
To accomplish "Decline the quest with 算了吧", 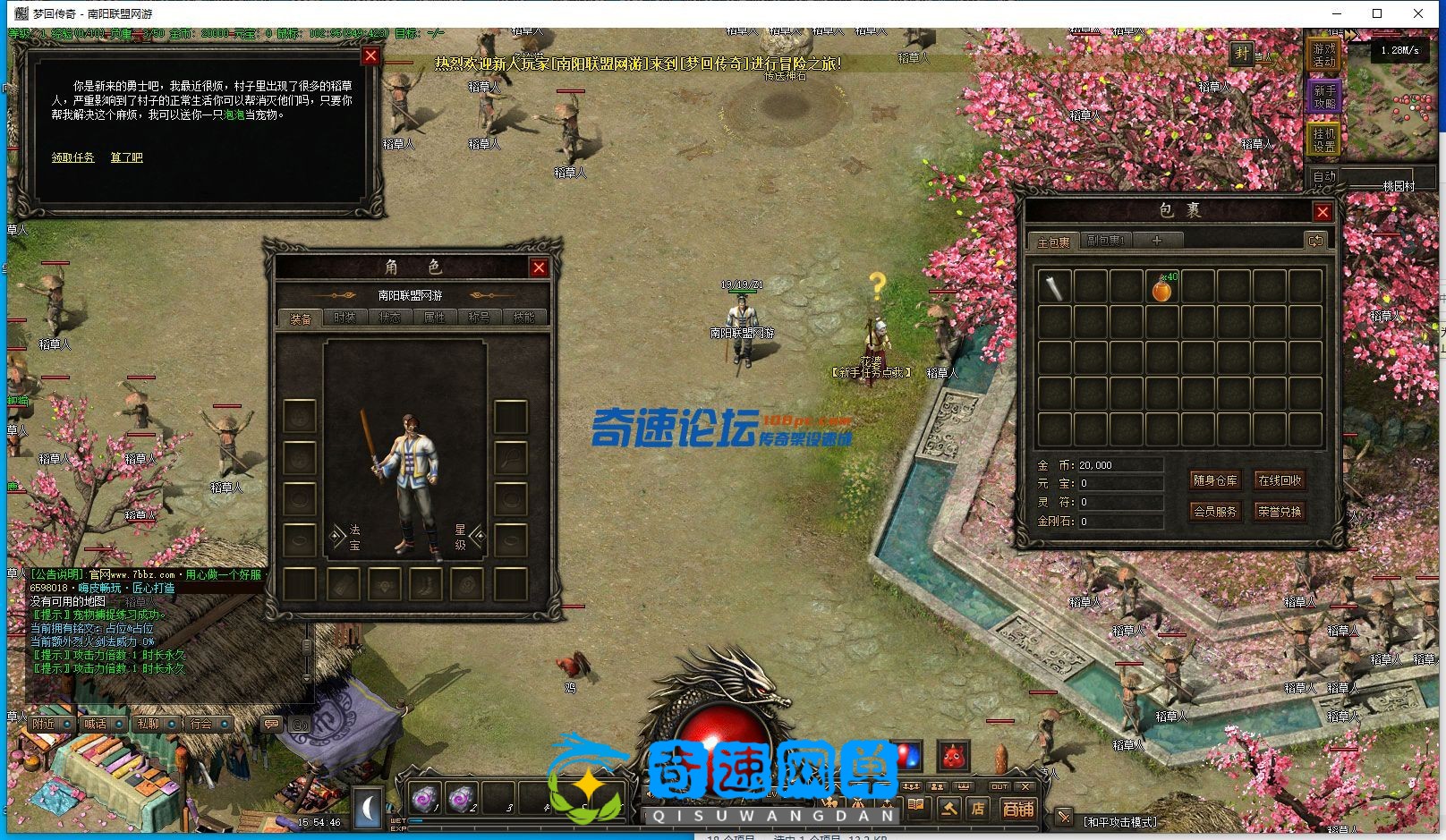I will coord(126,157).
